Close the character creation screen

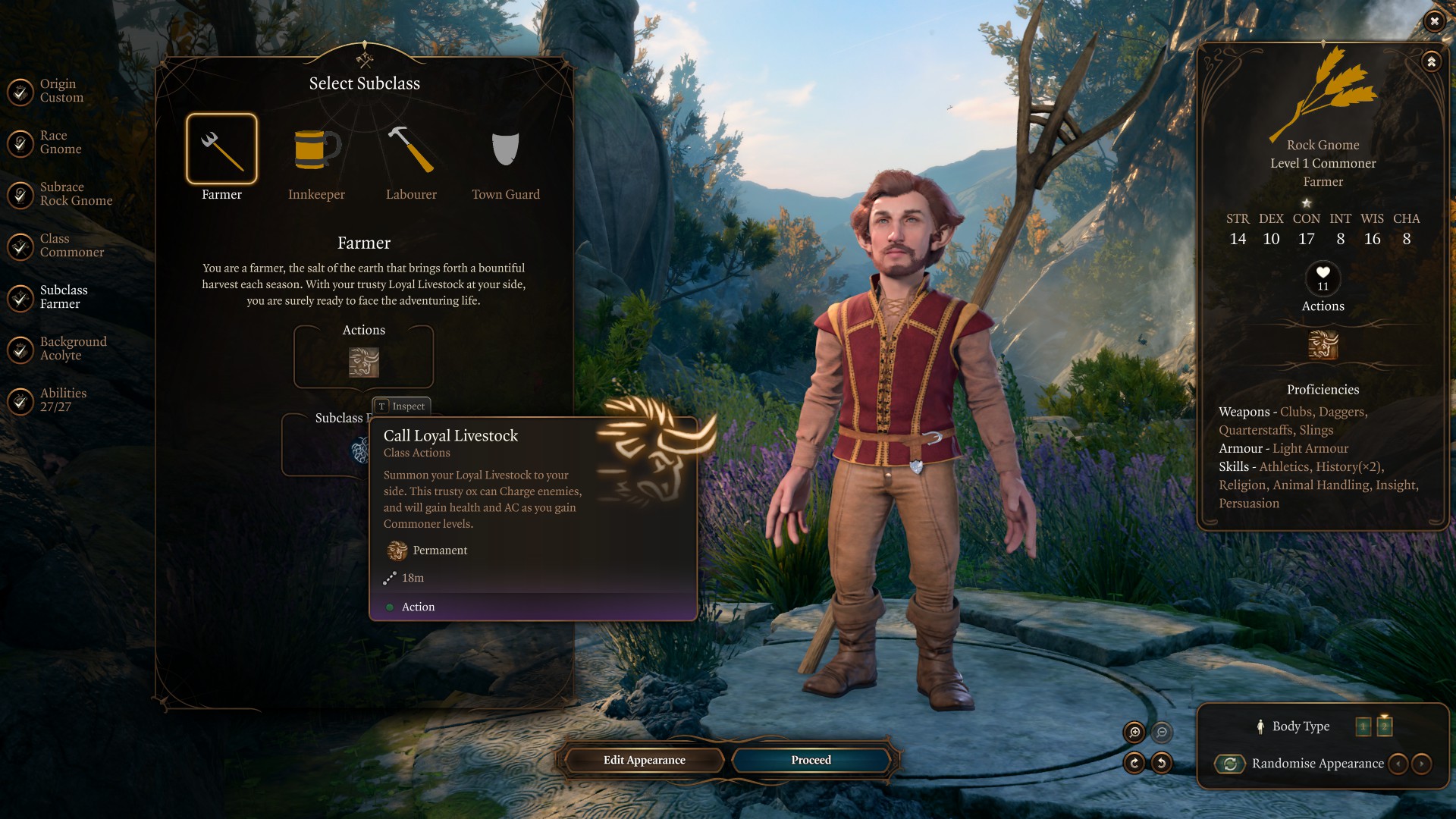tap(1433, 21)
